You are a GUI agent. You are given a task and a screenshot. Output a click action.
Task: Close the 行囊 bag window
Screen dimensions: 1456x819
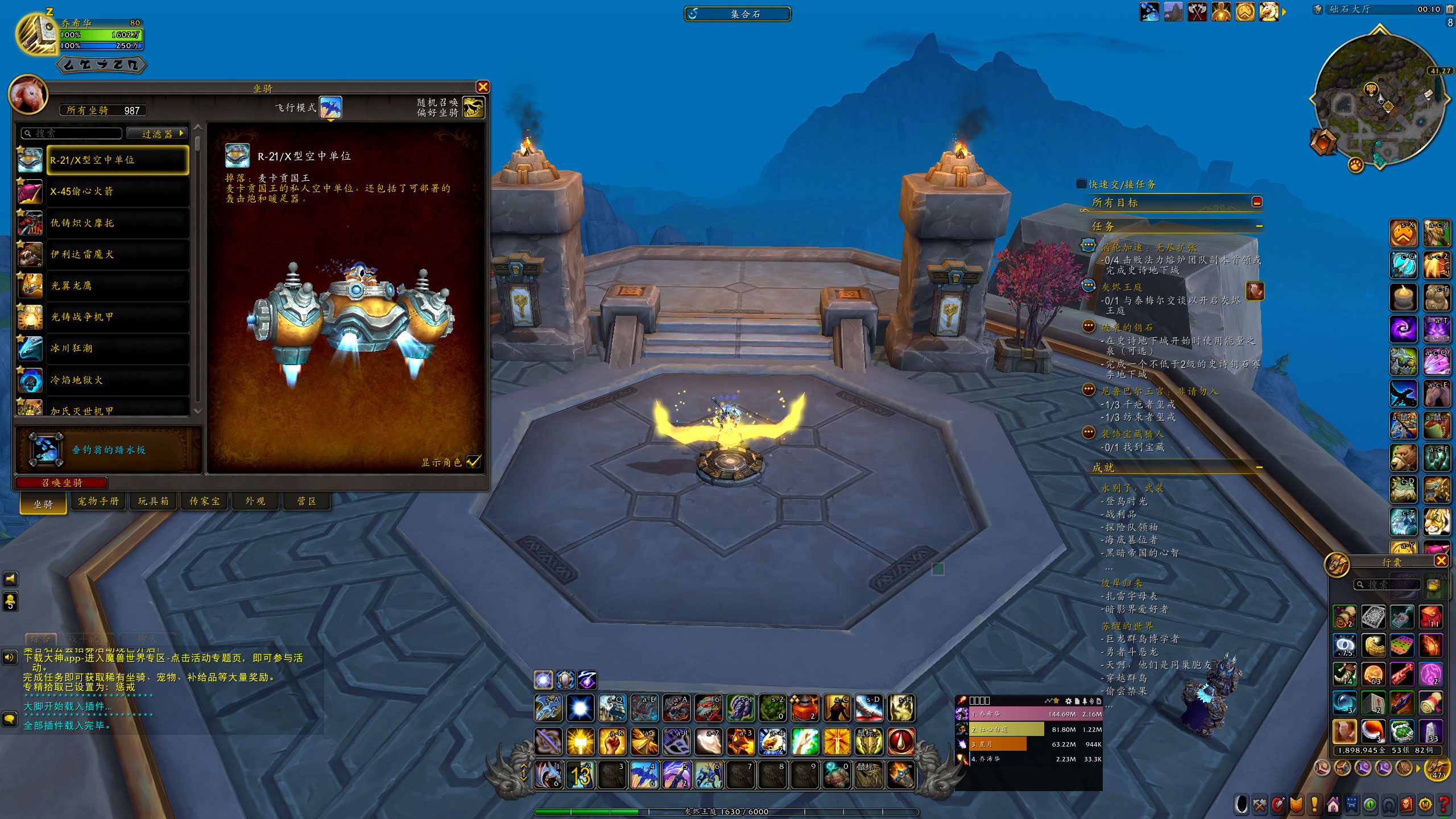[1441, 561]
